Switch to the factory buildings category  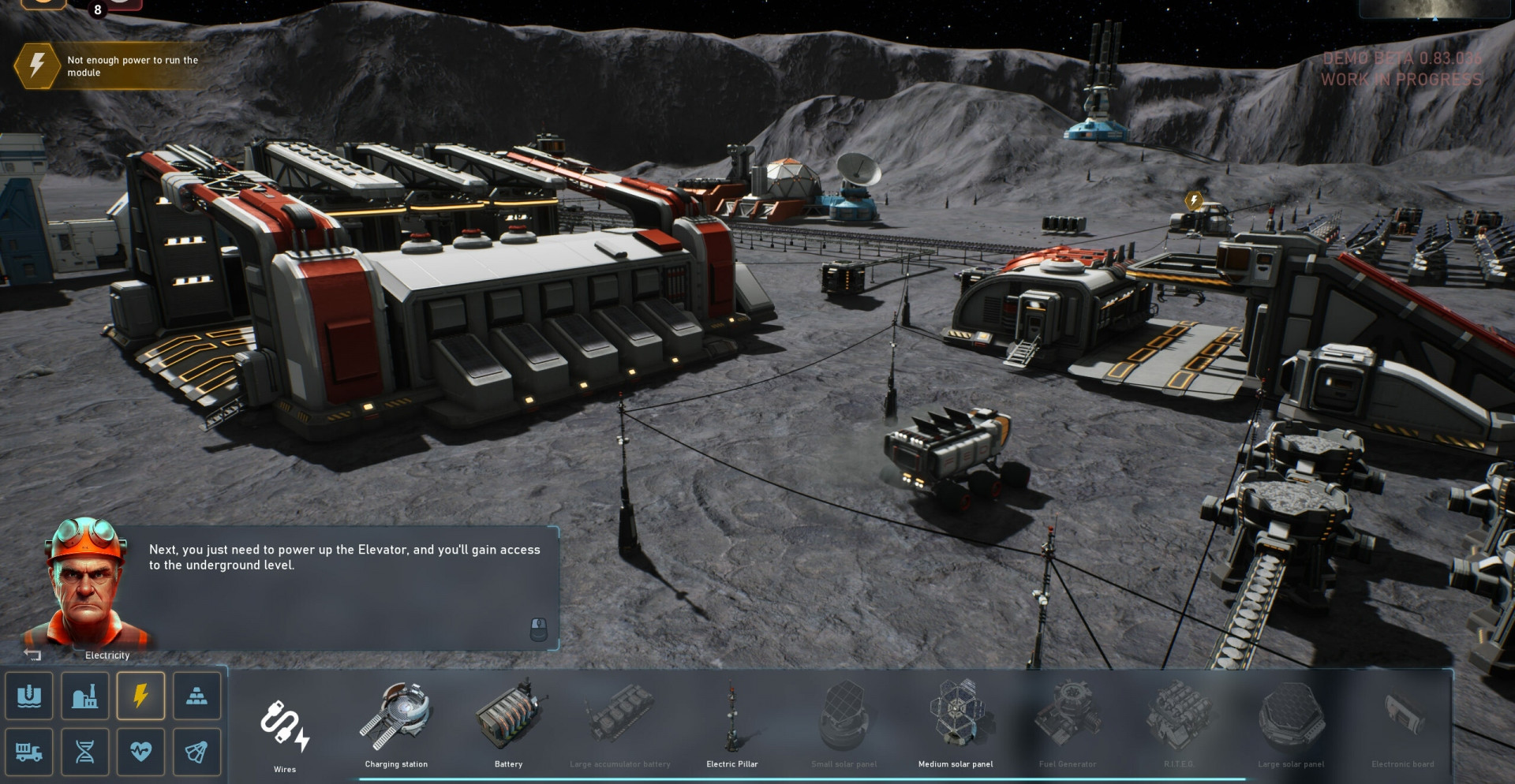pos(85,696)
